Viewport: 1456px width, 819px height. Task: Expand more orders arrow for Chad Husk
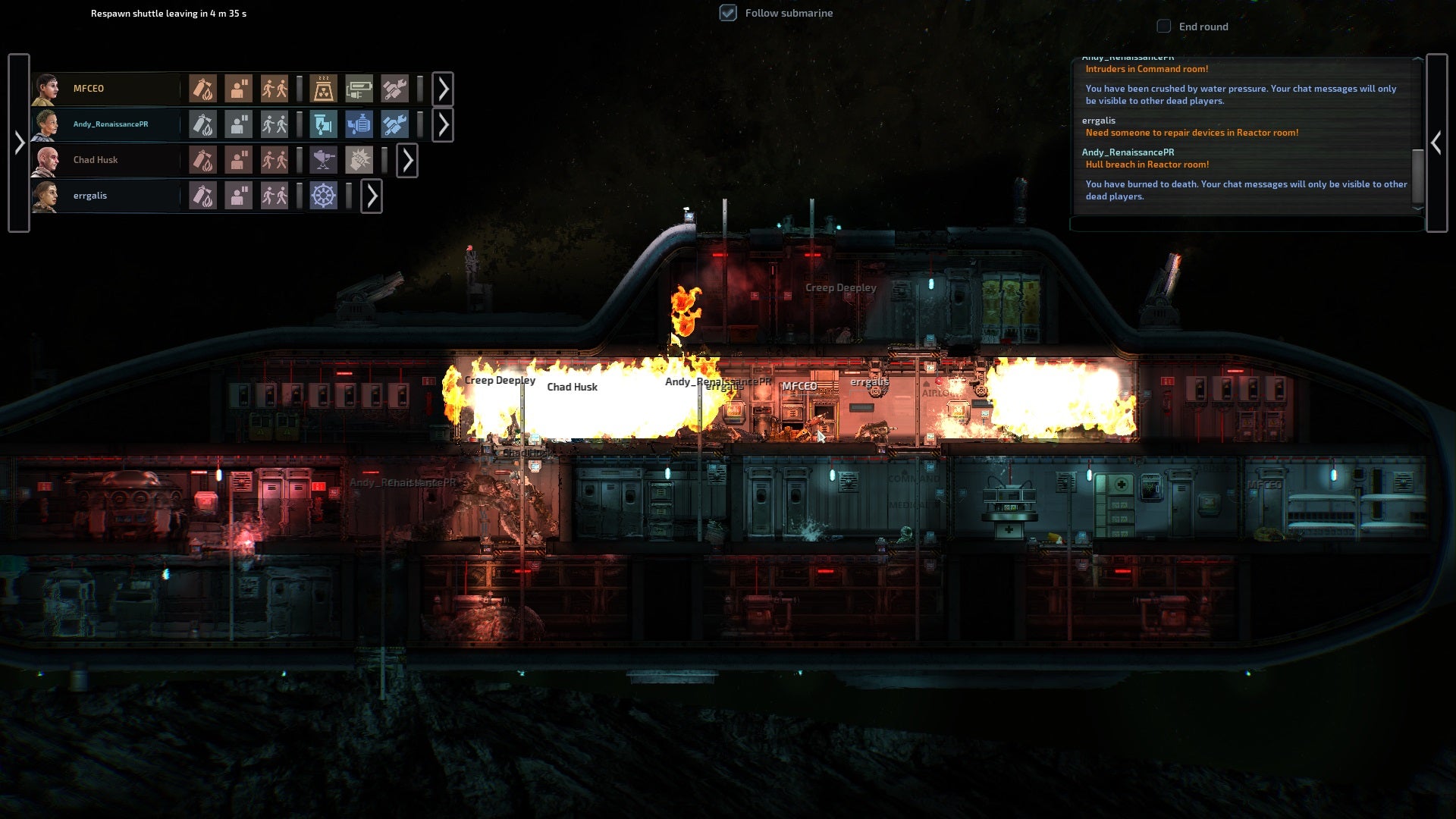click(x=407, y=160)
